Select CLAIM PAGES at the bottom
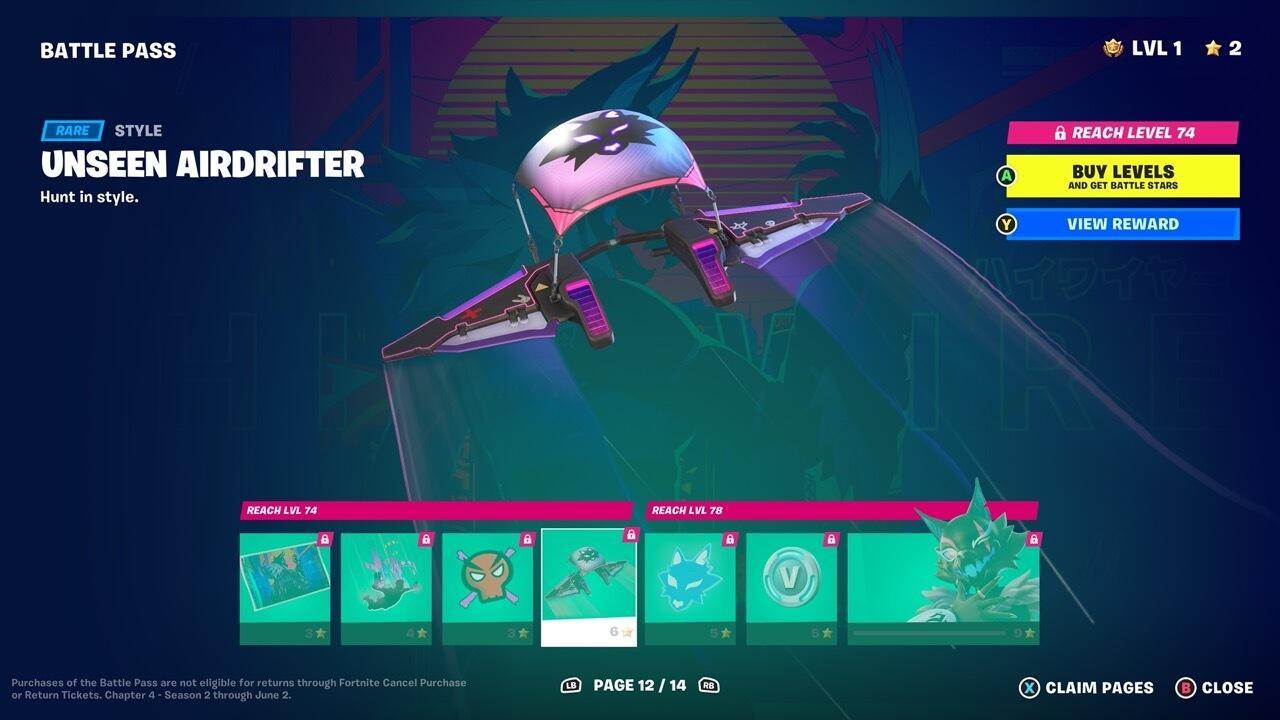Image resolution: width=1280 pixels, height=720 pixels. (x=1090, y=688)
